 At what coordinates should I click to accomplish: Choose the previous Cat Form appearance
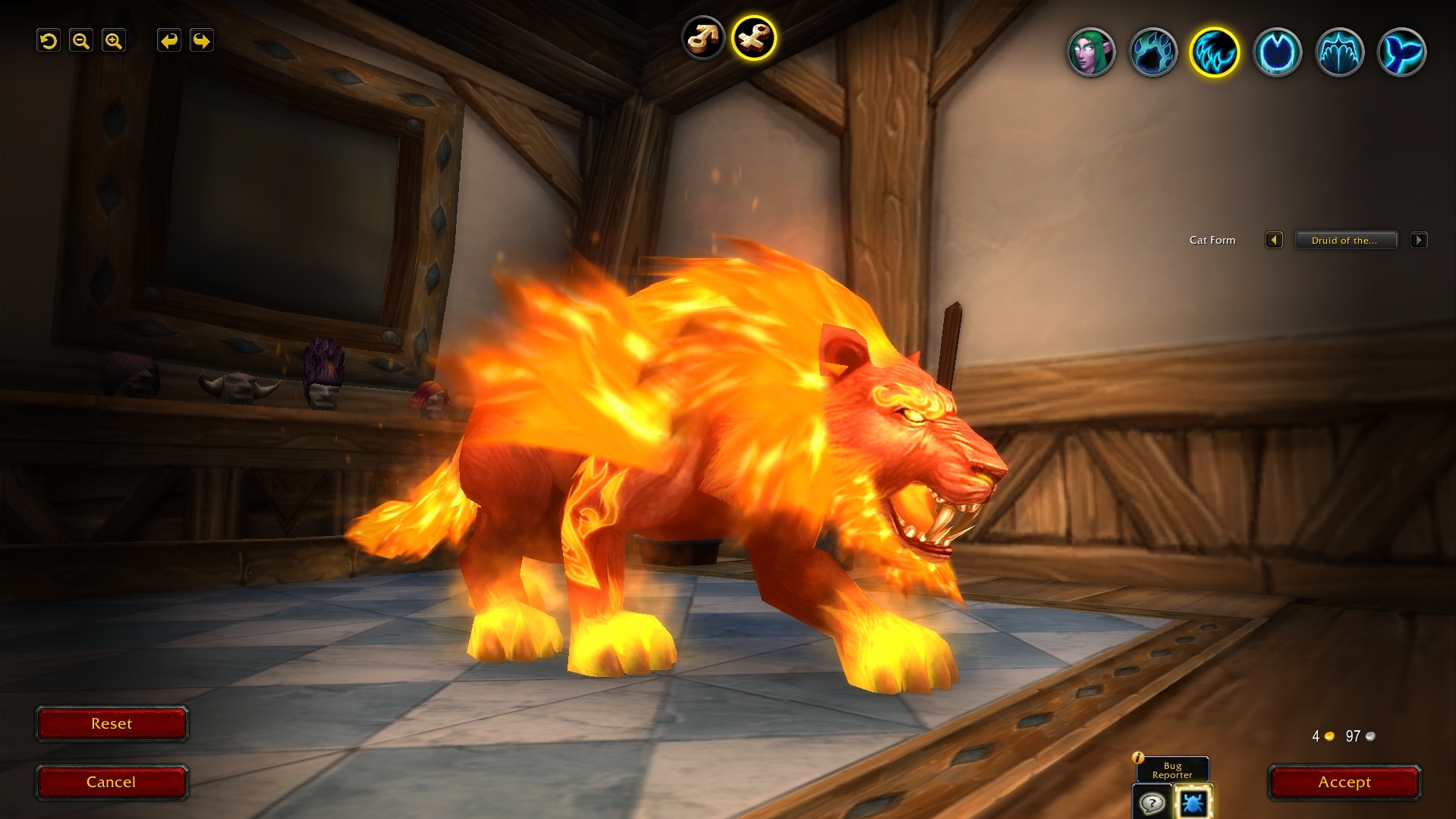[1274, 241]
